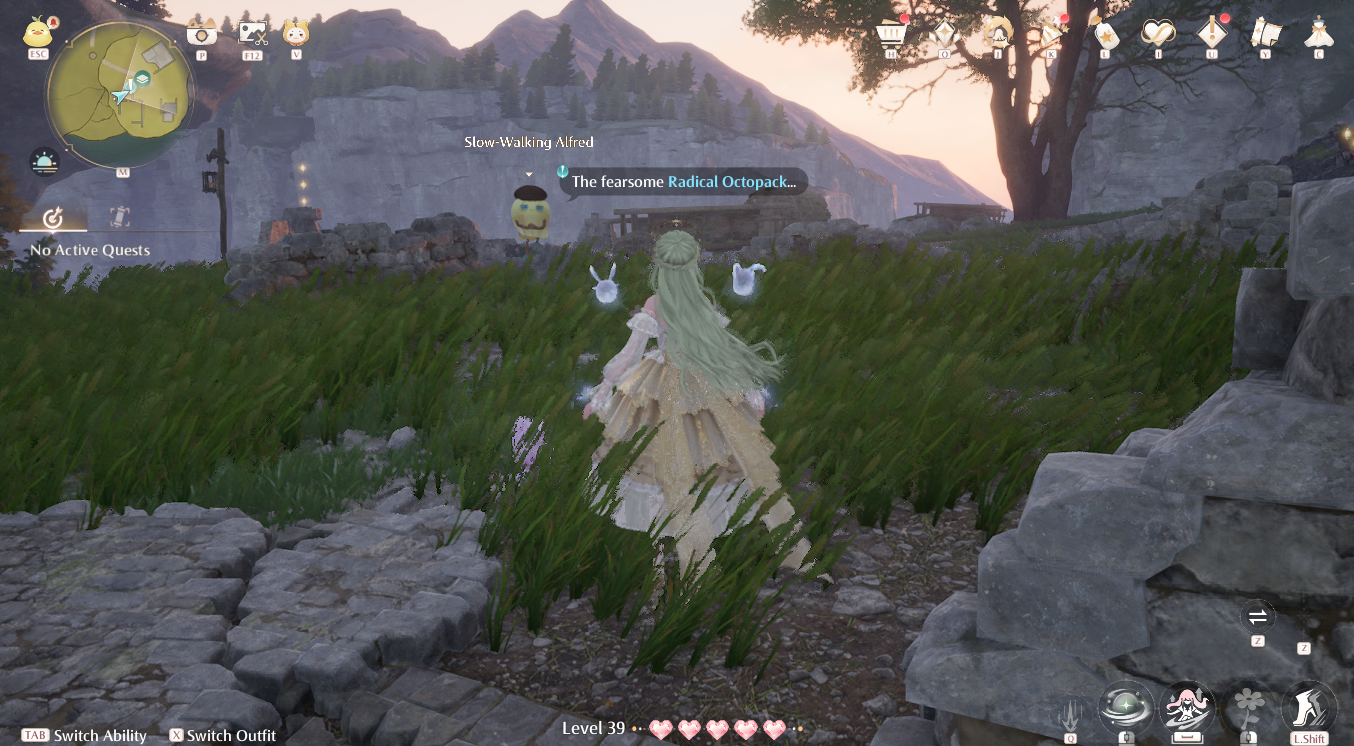Open the exclamation diamond notice icon

click(1212, 33)
